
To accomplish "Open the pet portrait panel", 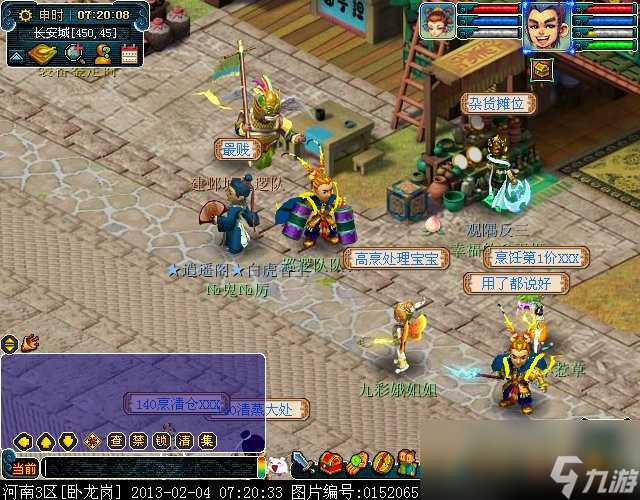I will (438, 21).
